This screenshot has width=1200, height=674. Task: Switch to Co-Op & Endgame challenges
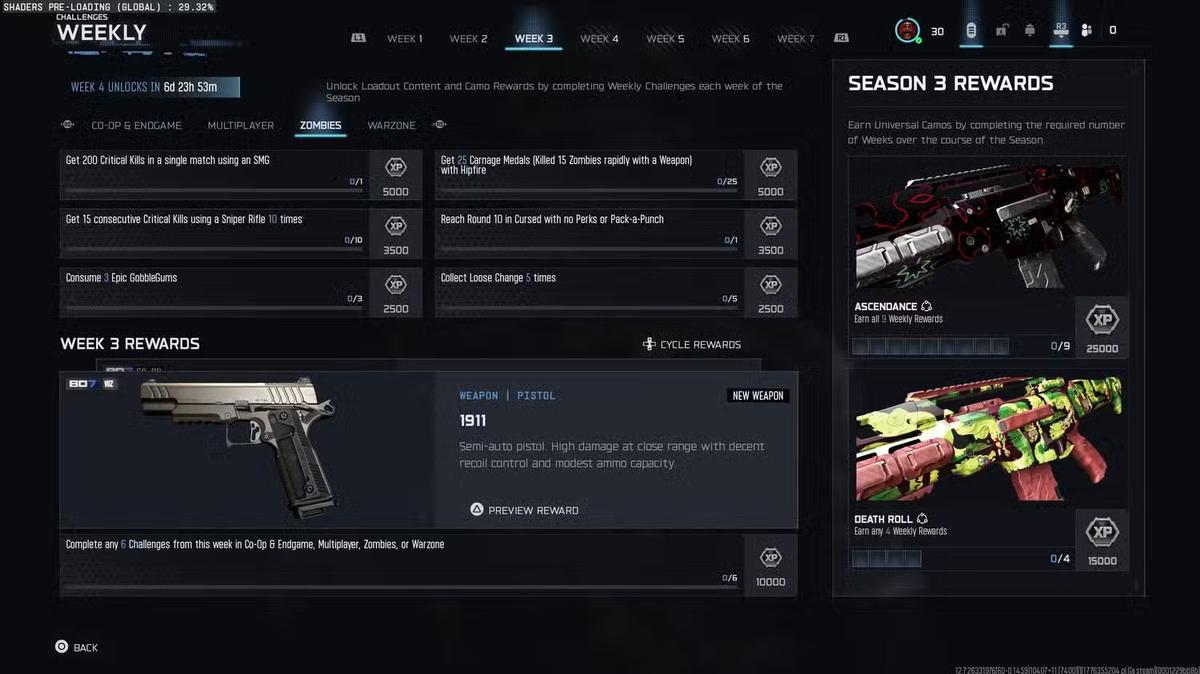(136, 126)
